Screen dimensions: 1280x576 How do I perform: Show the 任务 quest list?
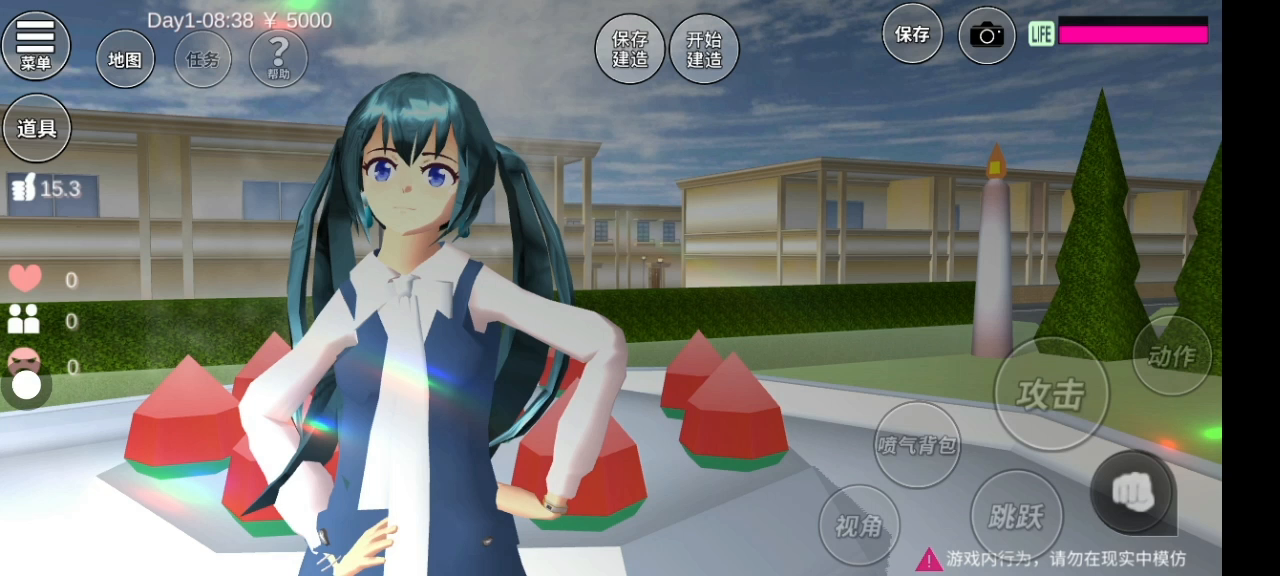203,60
